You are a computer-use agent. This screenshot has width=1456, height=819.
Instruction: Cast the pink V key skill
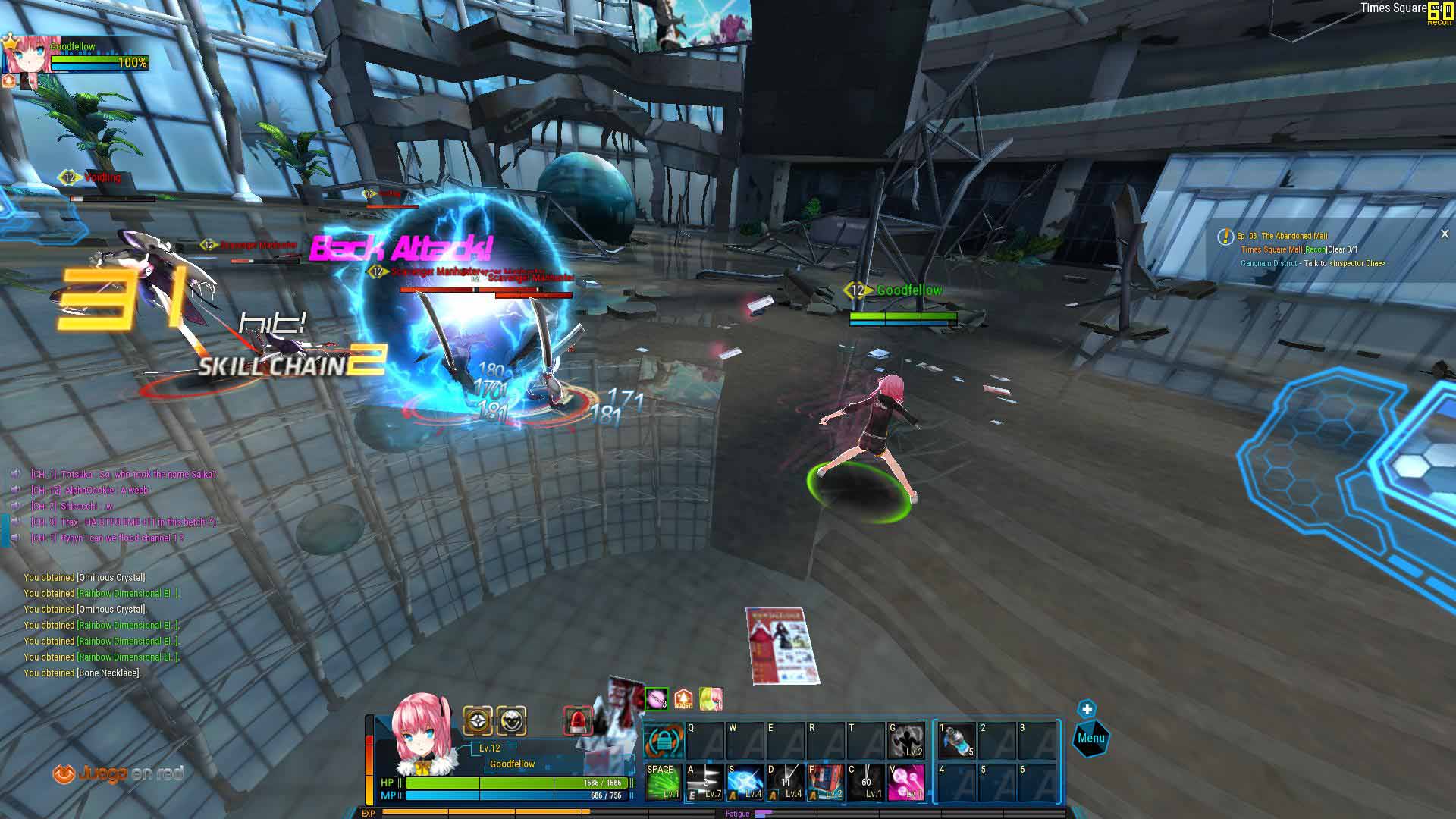click(x=906, y=782)
